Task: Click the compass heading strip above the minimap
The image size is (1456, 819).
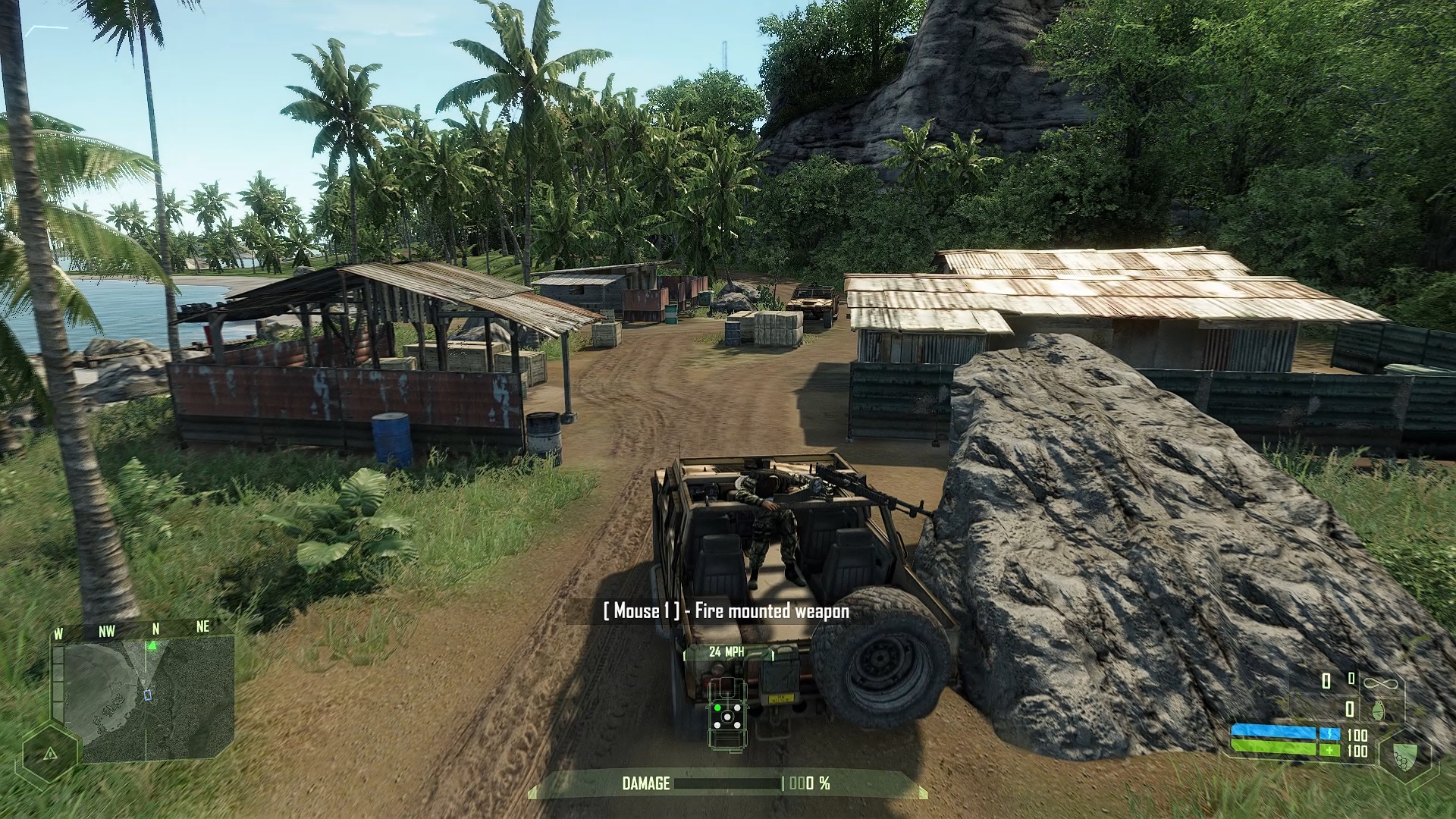Action: (x=133, y=629)
